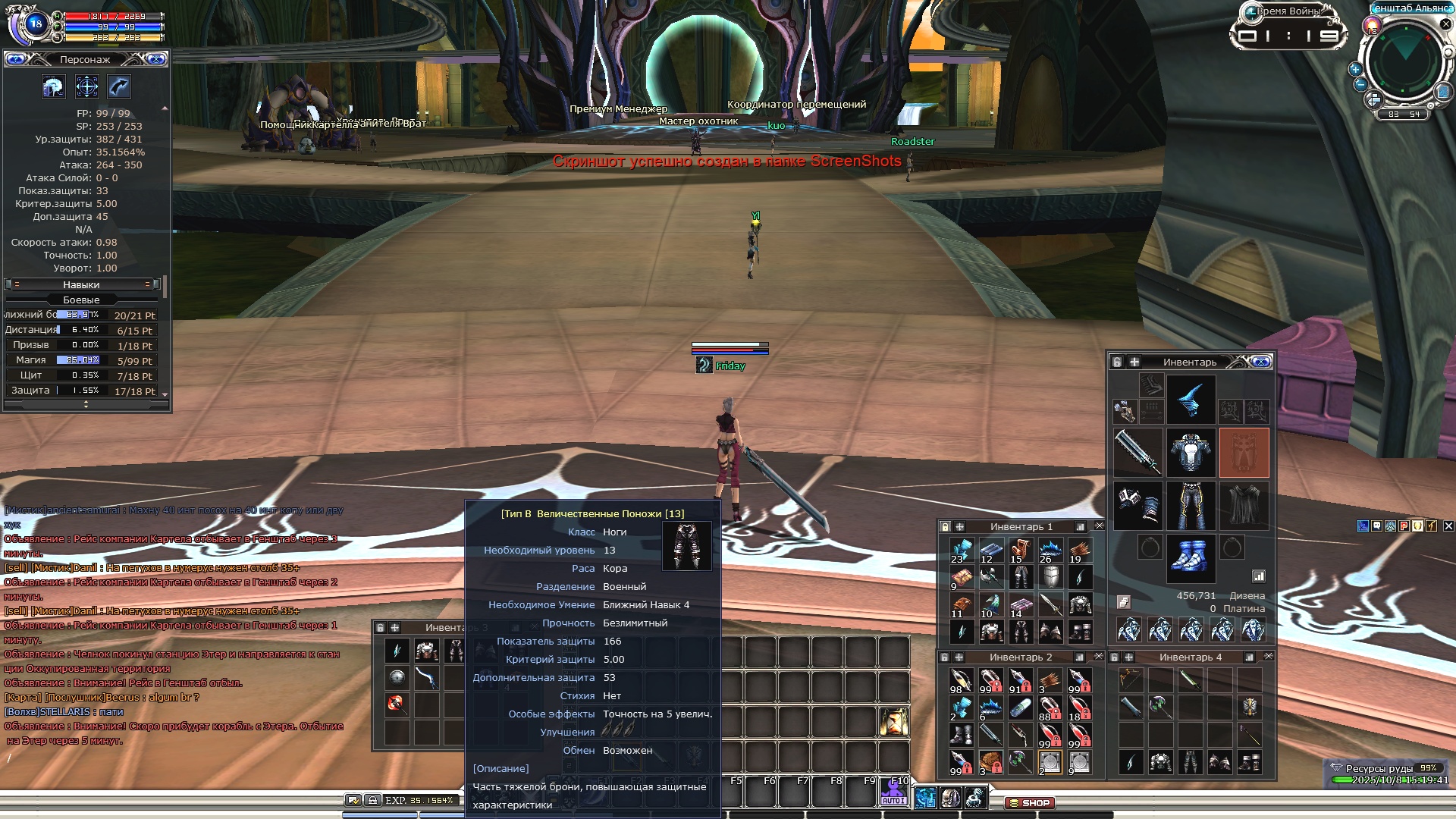Select the stack of 23 blue crystals
Screen dimensions: 1456x819
pyautogui.click(x=961, y=551)
